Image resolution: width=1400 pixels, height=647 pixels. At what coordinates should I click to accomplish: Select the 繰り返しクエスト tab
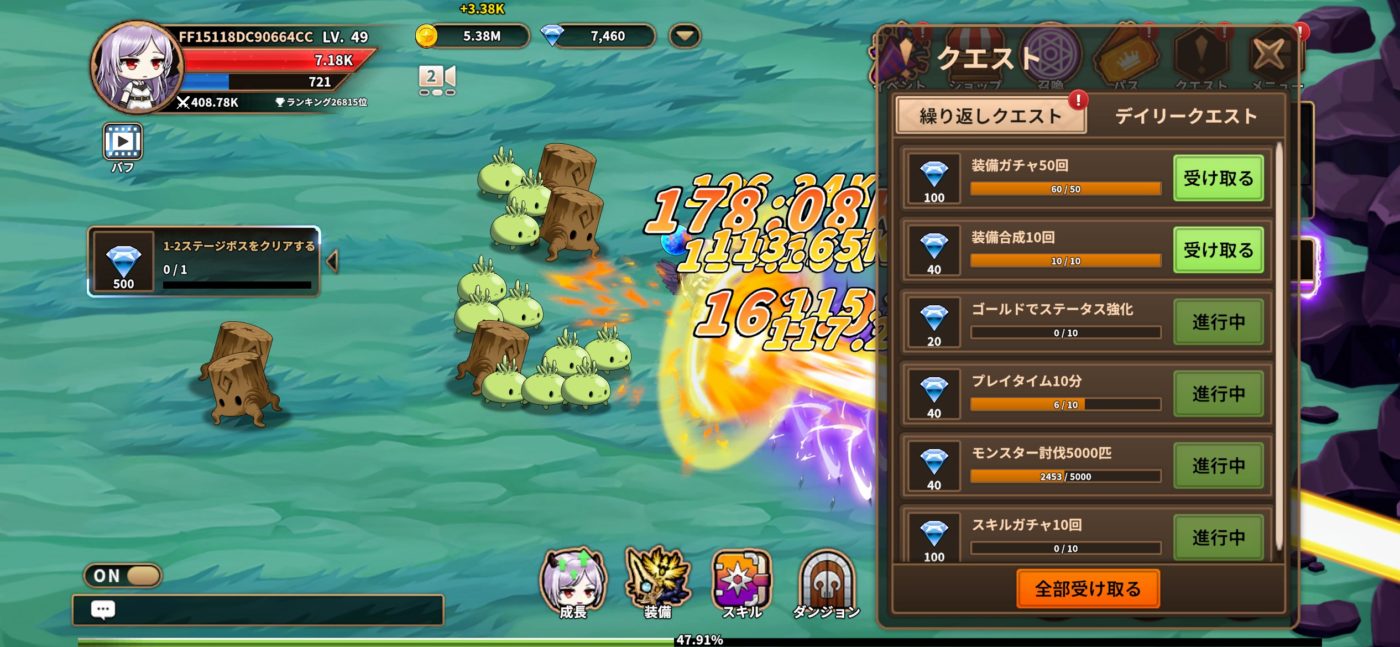(990, 116)
